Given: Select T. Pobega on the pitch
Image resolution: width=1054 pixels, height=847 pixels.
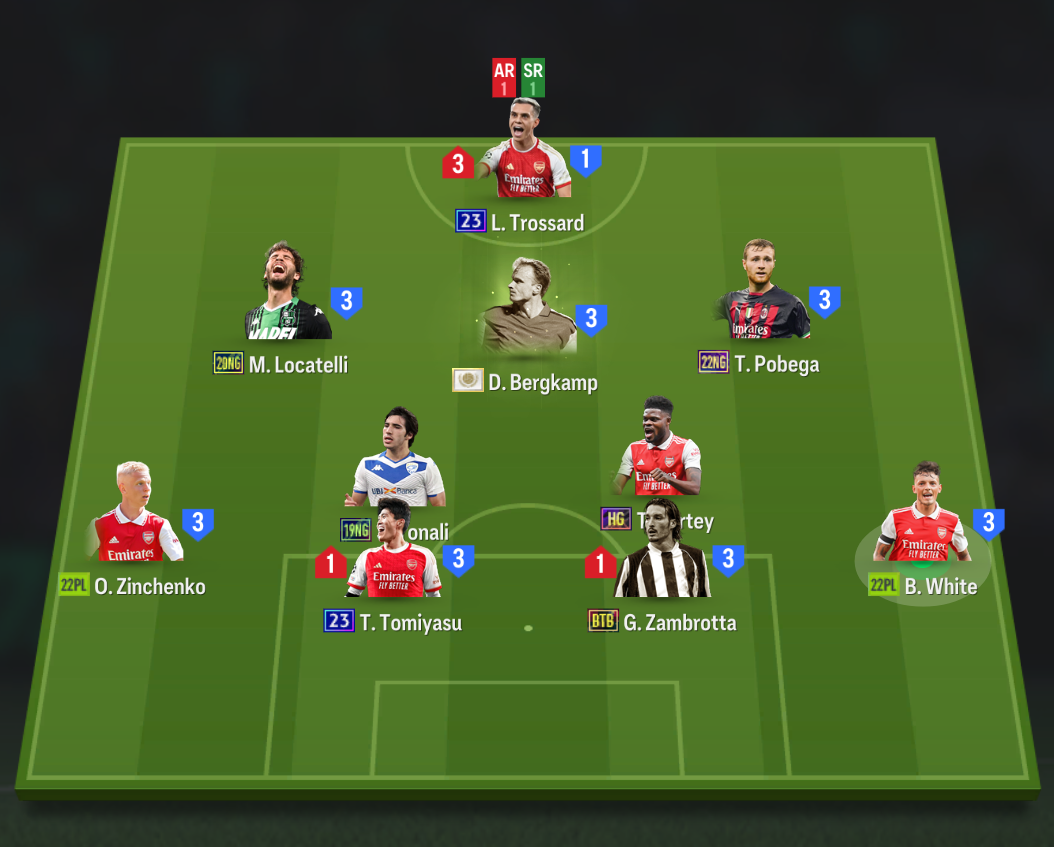Looking at the screenshot, I should (765, 295).
